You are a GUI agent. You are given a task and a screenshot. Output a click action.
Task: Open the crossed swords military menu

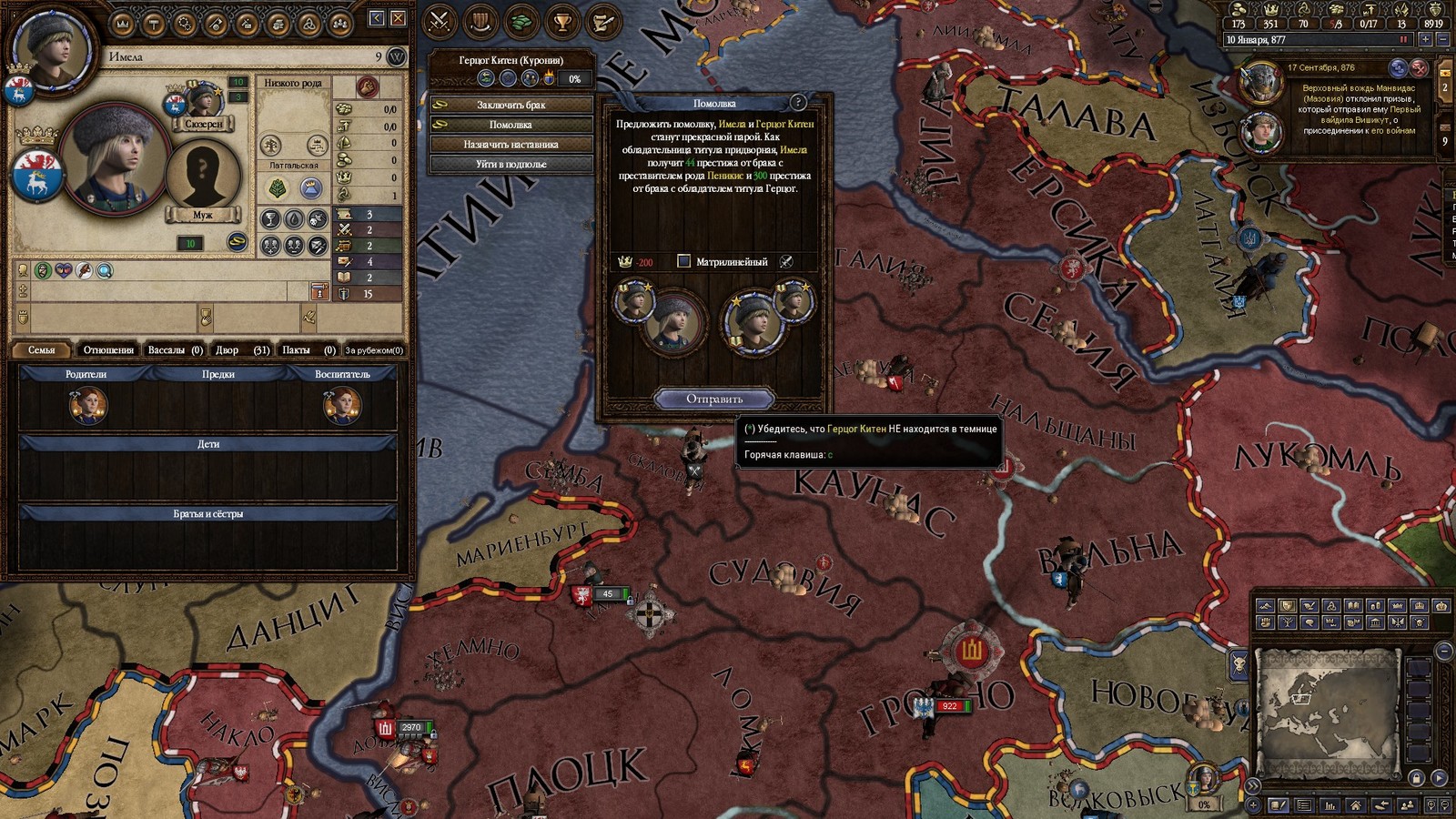440,20
